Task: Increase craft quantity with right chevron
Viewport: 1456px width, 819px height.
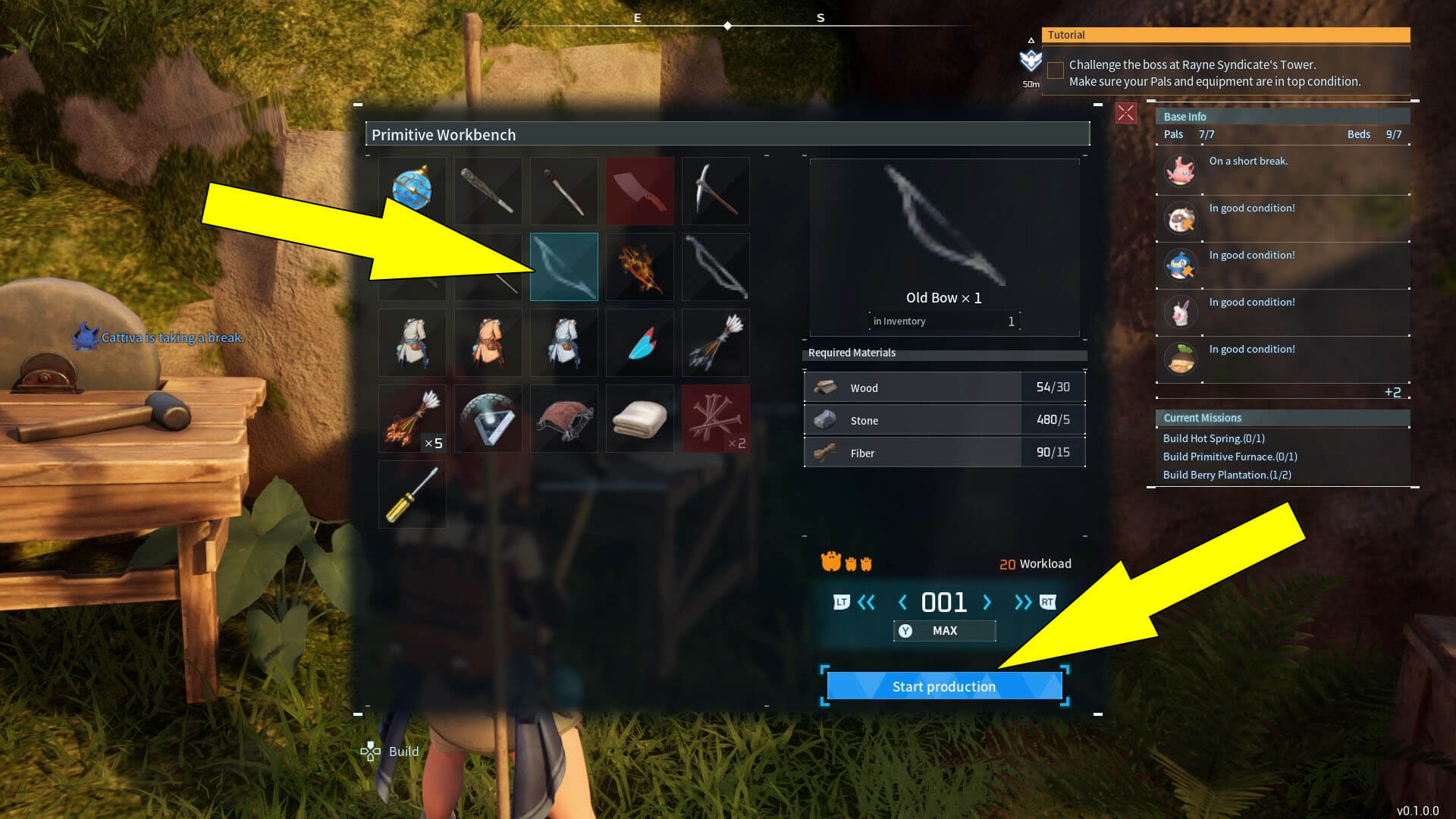Action: [x=987, y=602]
